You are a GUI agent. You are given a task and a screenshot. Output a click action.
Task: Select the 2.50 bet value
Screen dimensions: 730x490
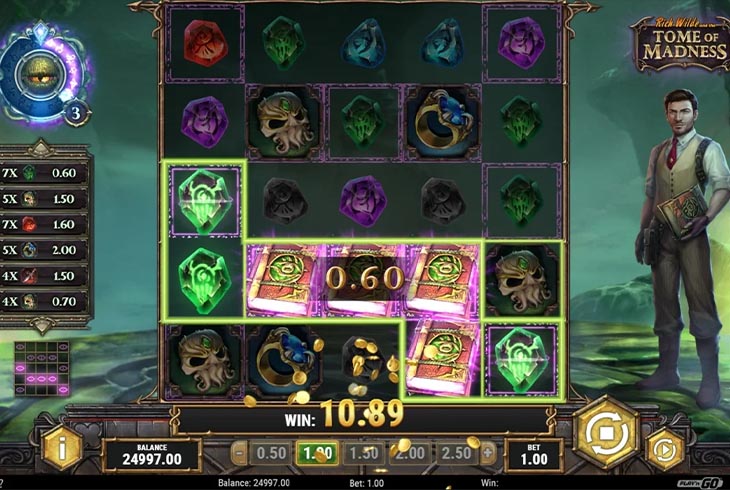[455, 452]
